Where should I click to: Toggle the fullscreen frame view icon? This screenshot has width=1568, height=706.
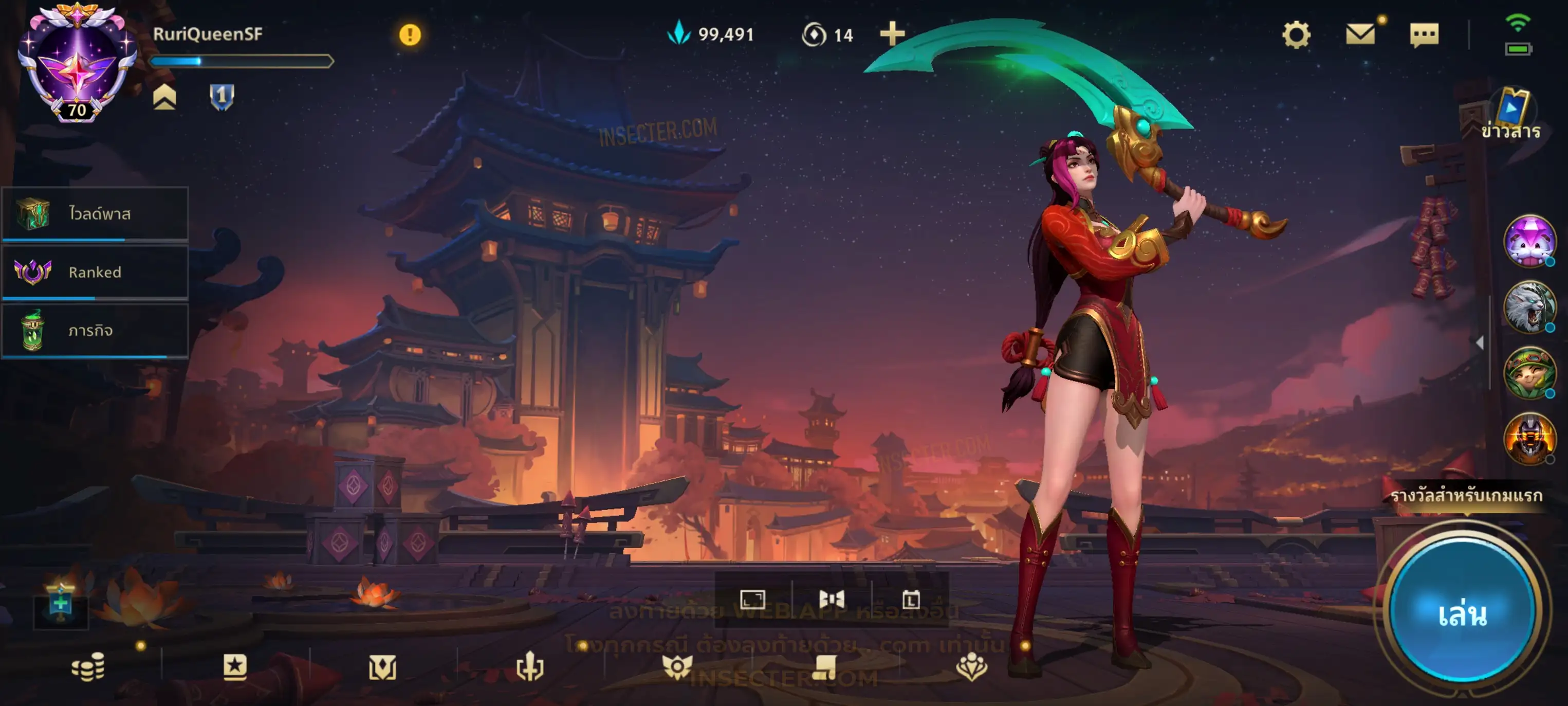(752, 600)
